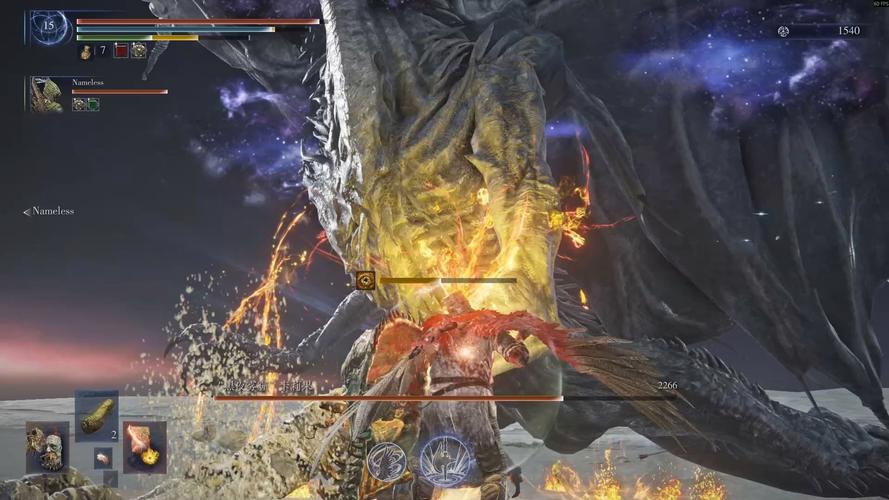
Task: Select the Nameless summon sign on left edge
Action: [x=49, y=211]
